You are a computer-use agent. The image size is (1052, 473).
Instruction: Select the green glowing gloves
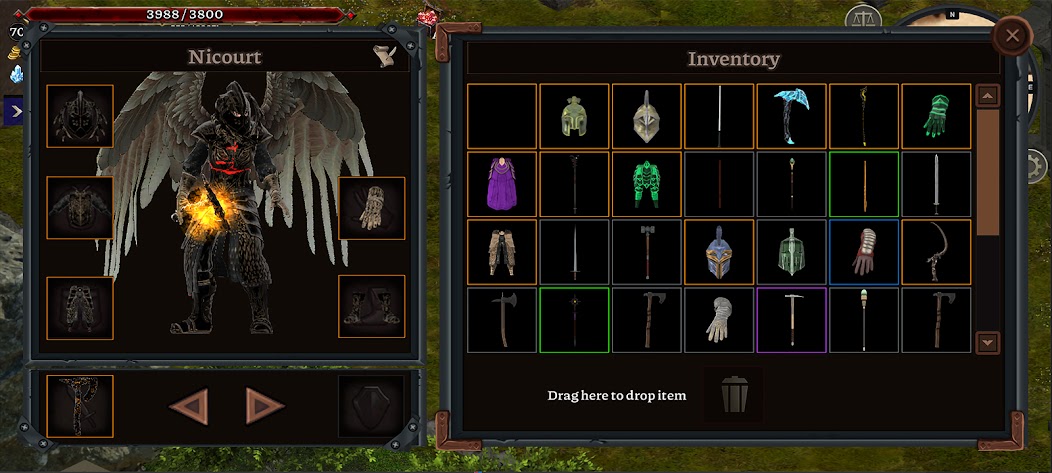pyautogui.click(x=936, y=116)
